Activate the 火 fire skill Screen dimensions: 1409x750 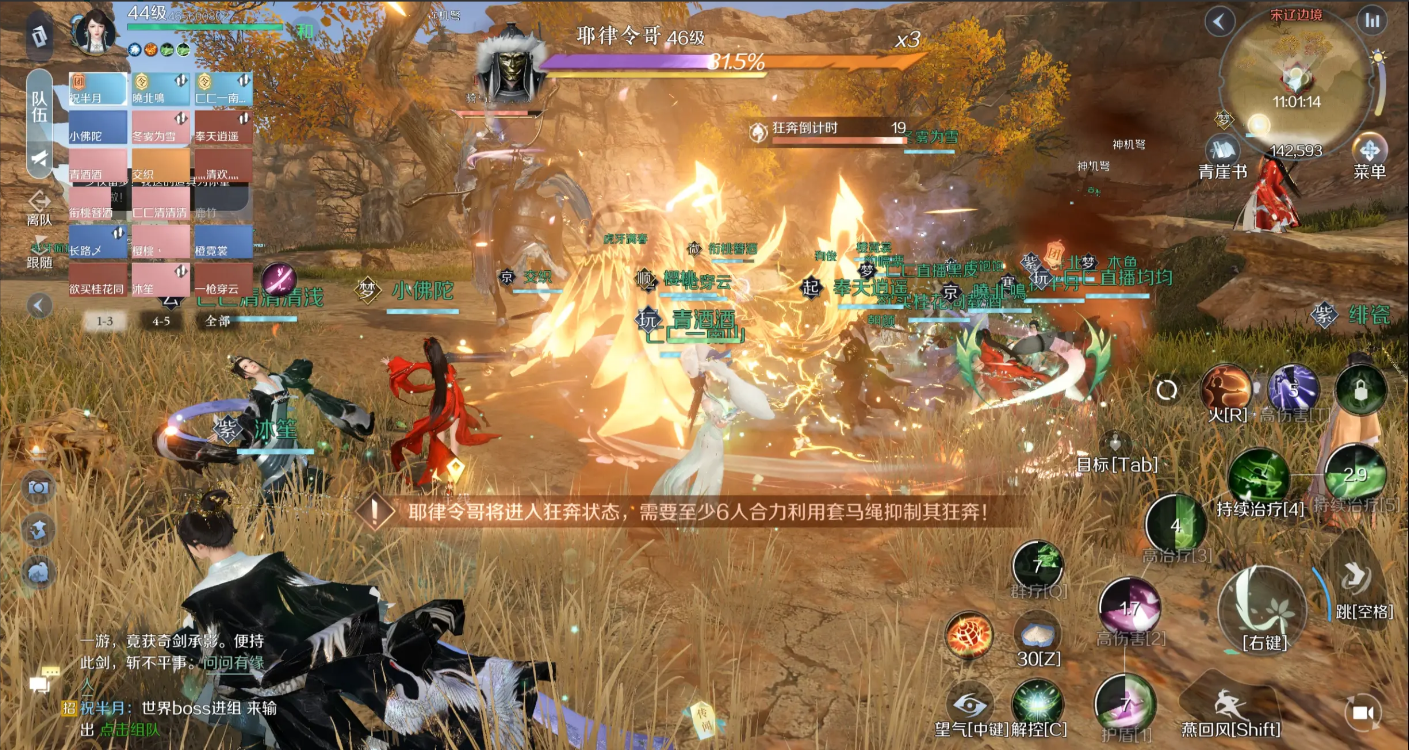click(x=1226, y=389)
